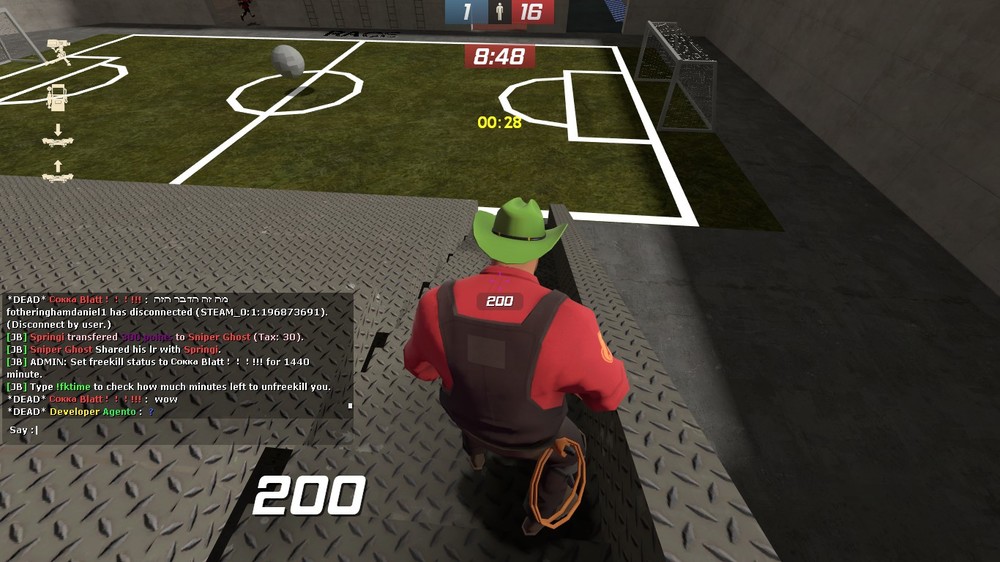Click the small chat scrollbar handle
Screen dimensions: 1000x562
pyautogui.click(x=350, y=406)
